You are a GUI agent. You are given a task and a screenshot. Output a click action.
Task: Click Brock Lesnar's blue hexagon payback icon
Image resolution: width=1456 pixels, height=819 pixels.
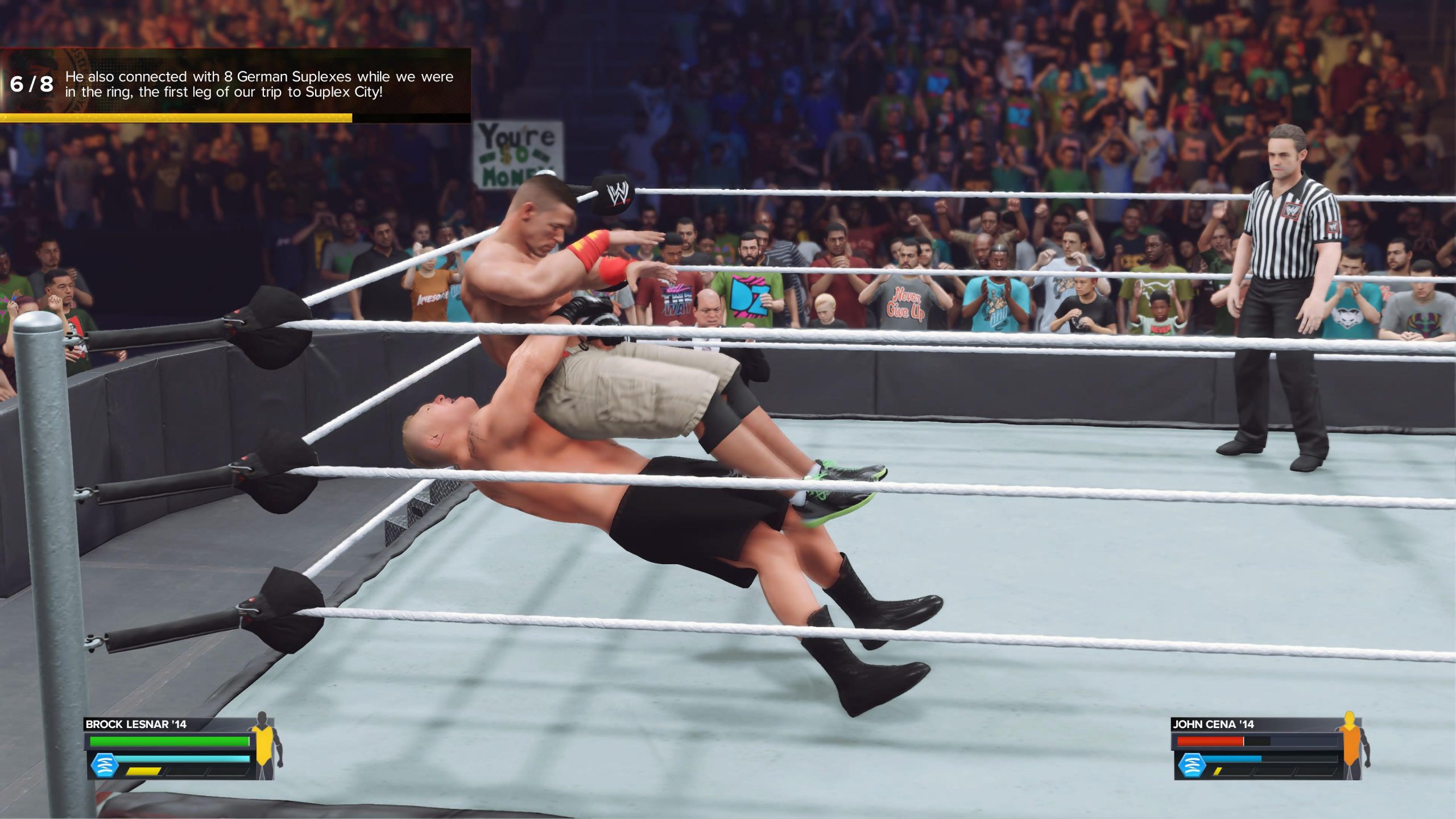pyautogui.click(x=104, y=765)
